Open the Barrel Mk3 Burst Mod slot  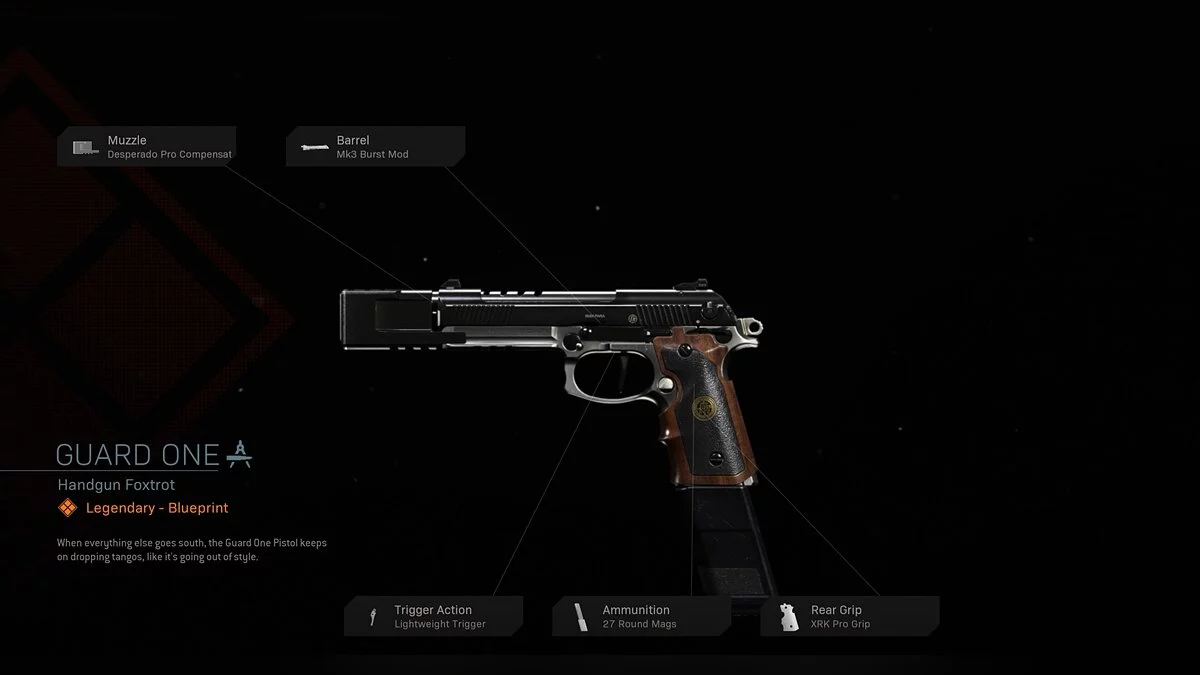pos(375,147)
